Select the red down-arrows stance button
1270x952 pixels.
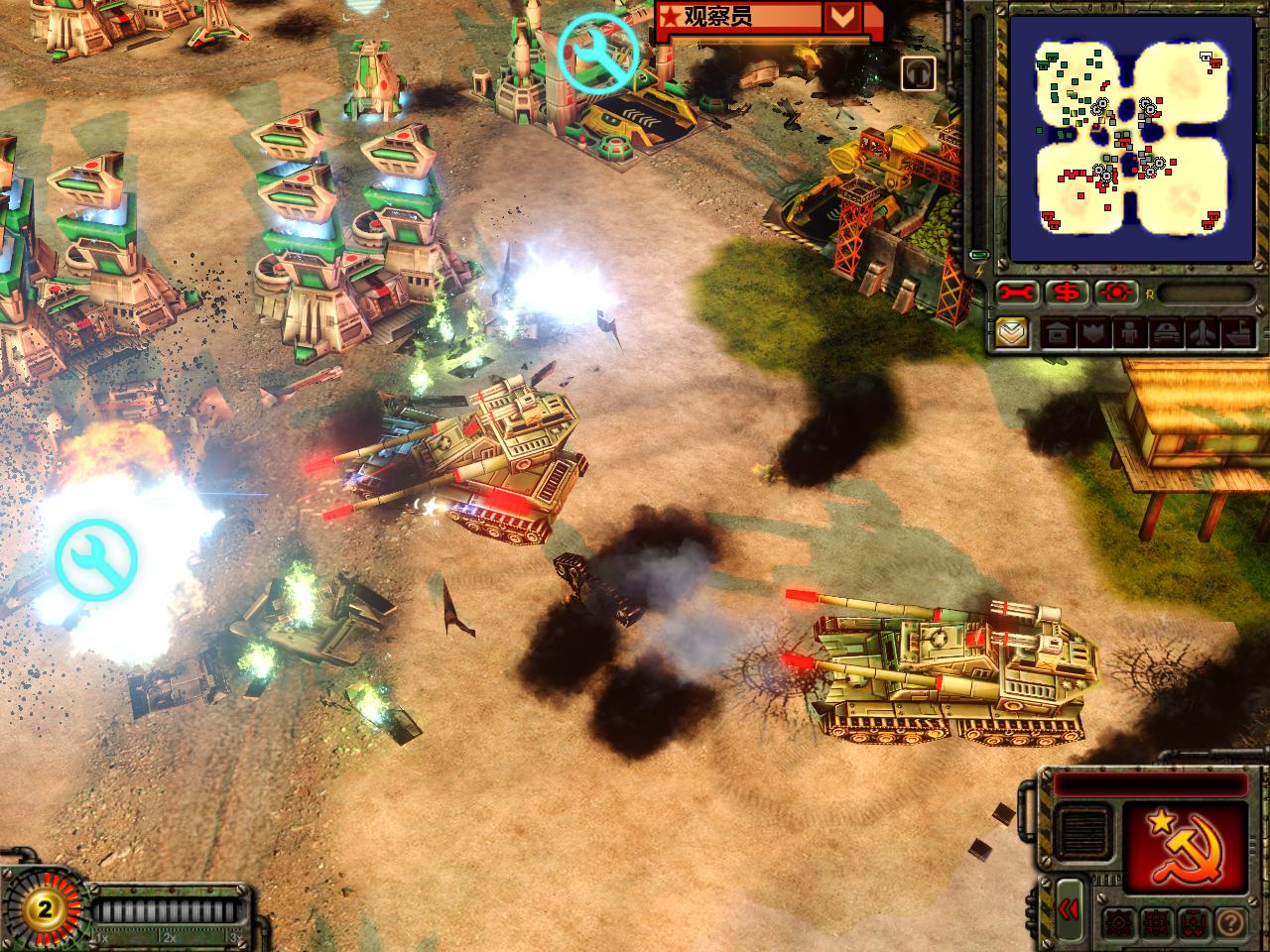1193,923
